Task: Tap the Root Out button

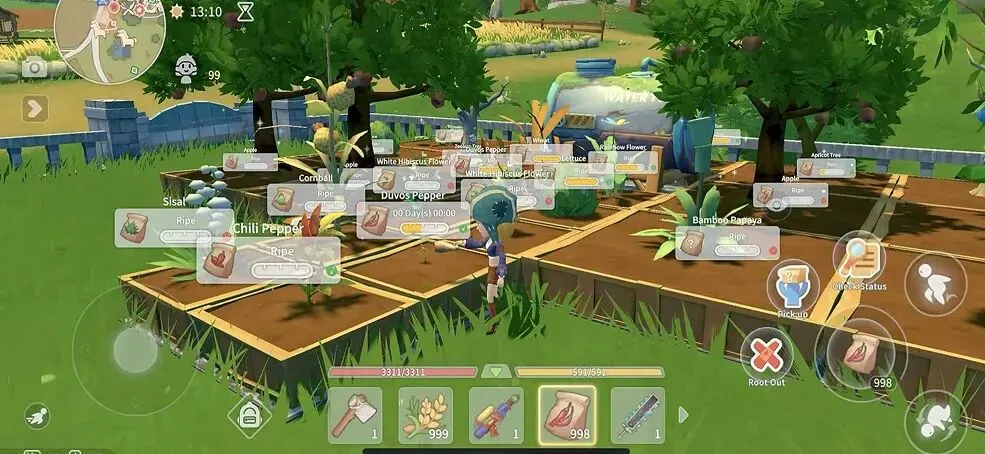Action: click(766, 354)
